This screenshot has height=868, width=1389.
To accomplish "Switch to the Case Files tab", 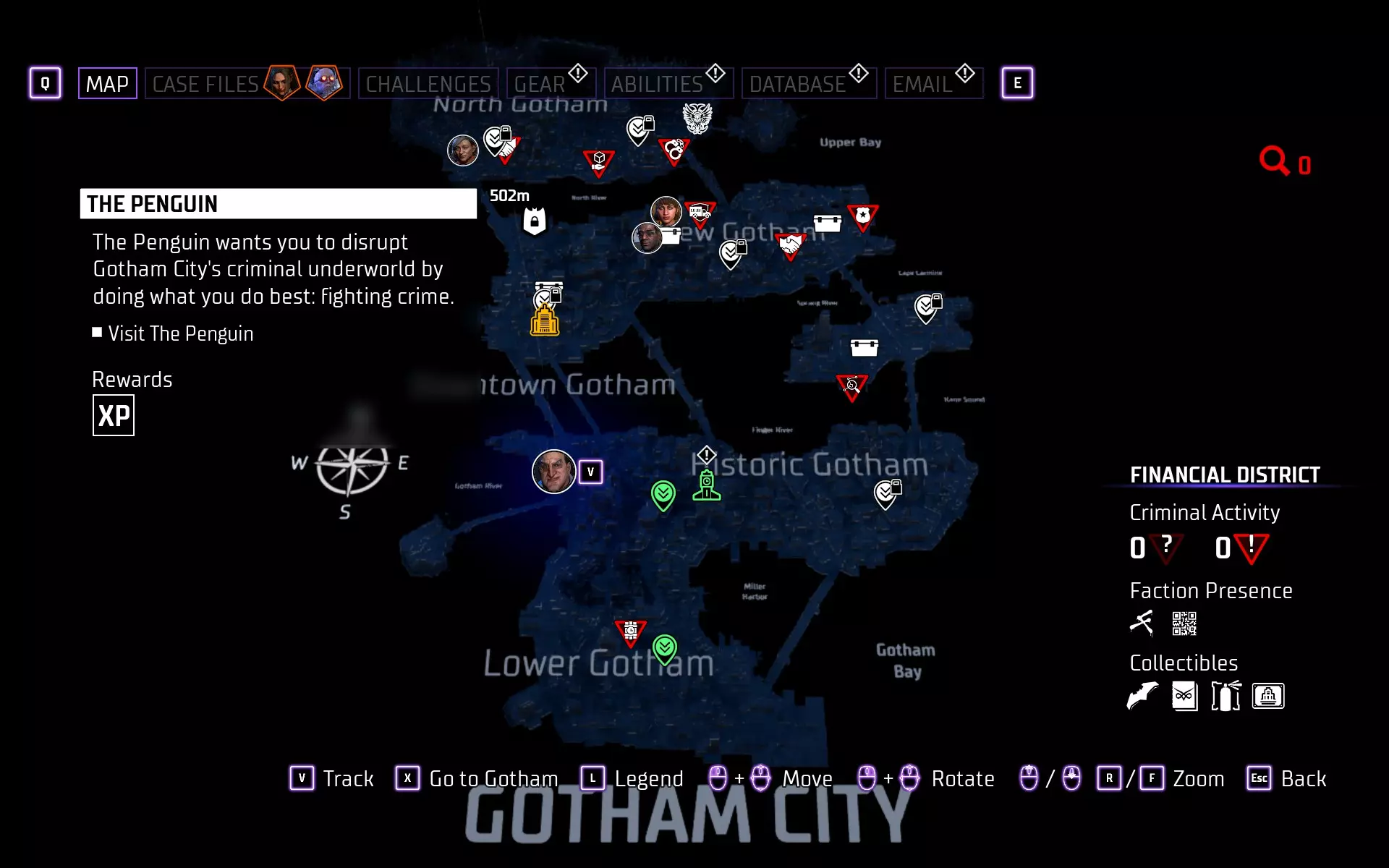I will pyautogui.click(x=205, y=84).
